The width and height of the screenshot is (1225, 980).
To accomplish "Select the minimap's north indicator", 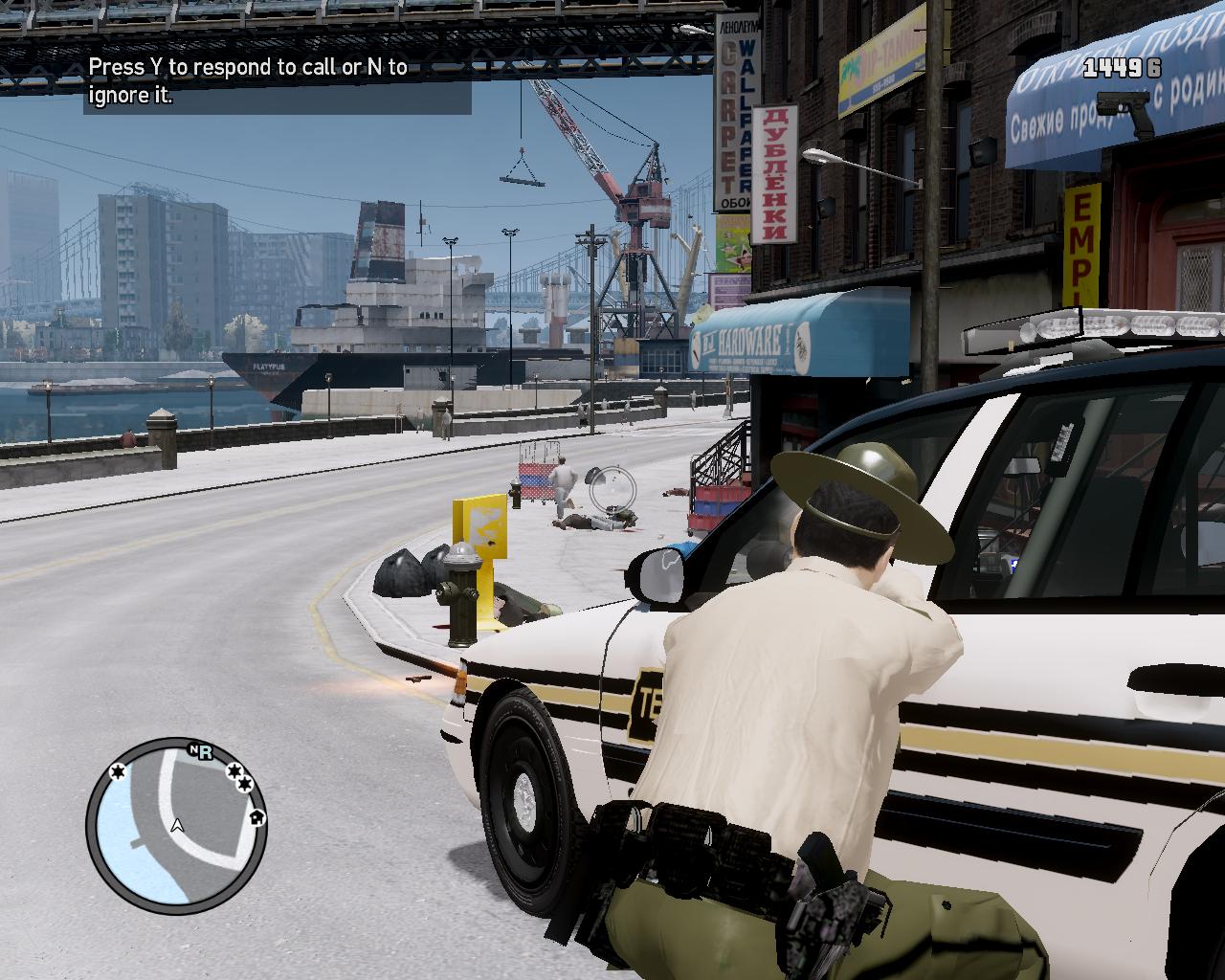I will (x=193, y=749).
